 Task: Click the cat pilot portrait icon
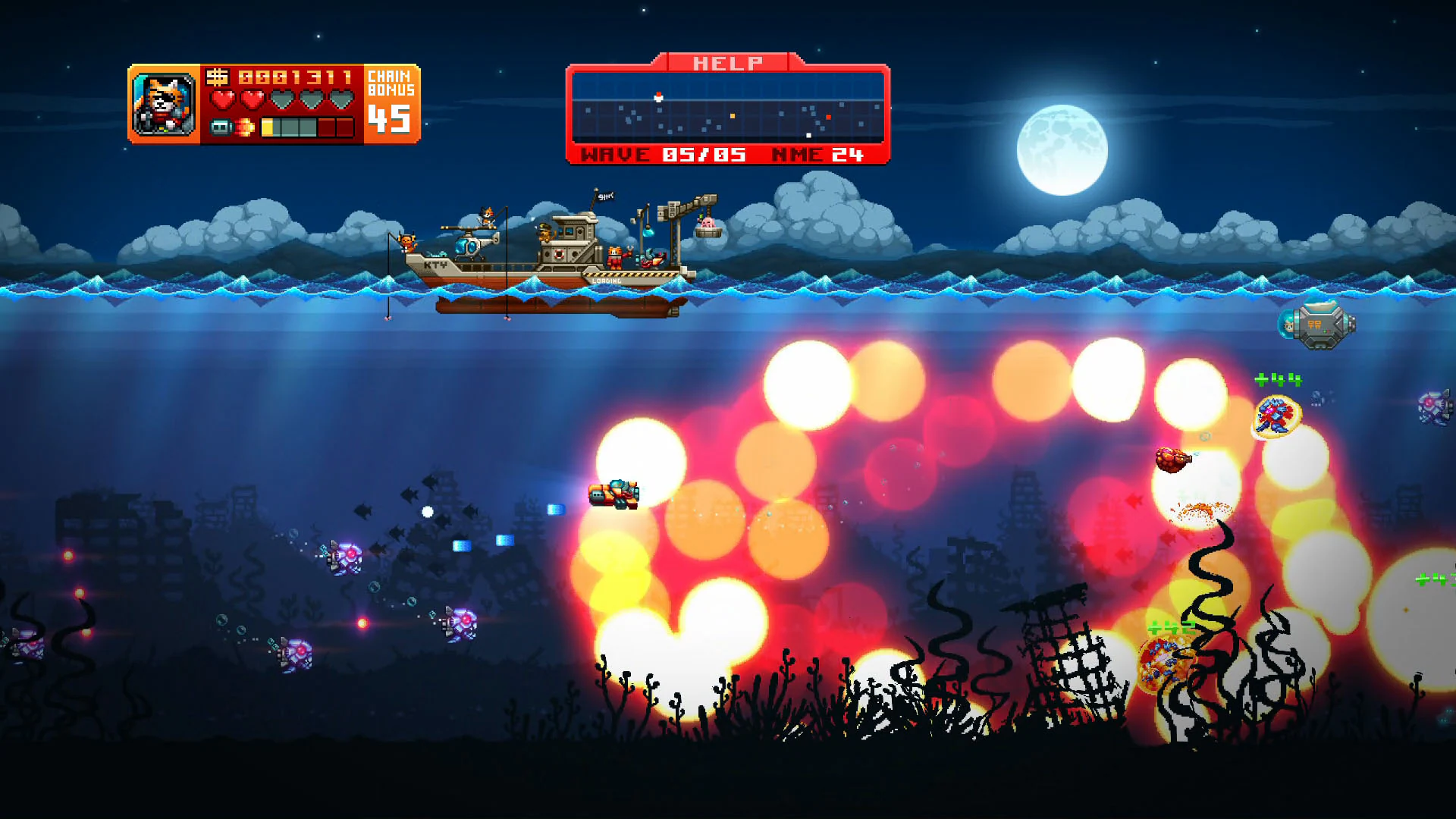pos(165,105)
